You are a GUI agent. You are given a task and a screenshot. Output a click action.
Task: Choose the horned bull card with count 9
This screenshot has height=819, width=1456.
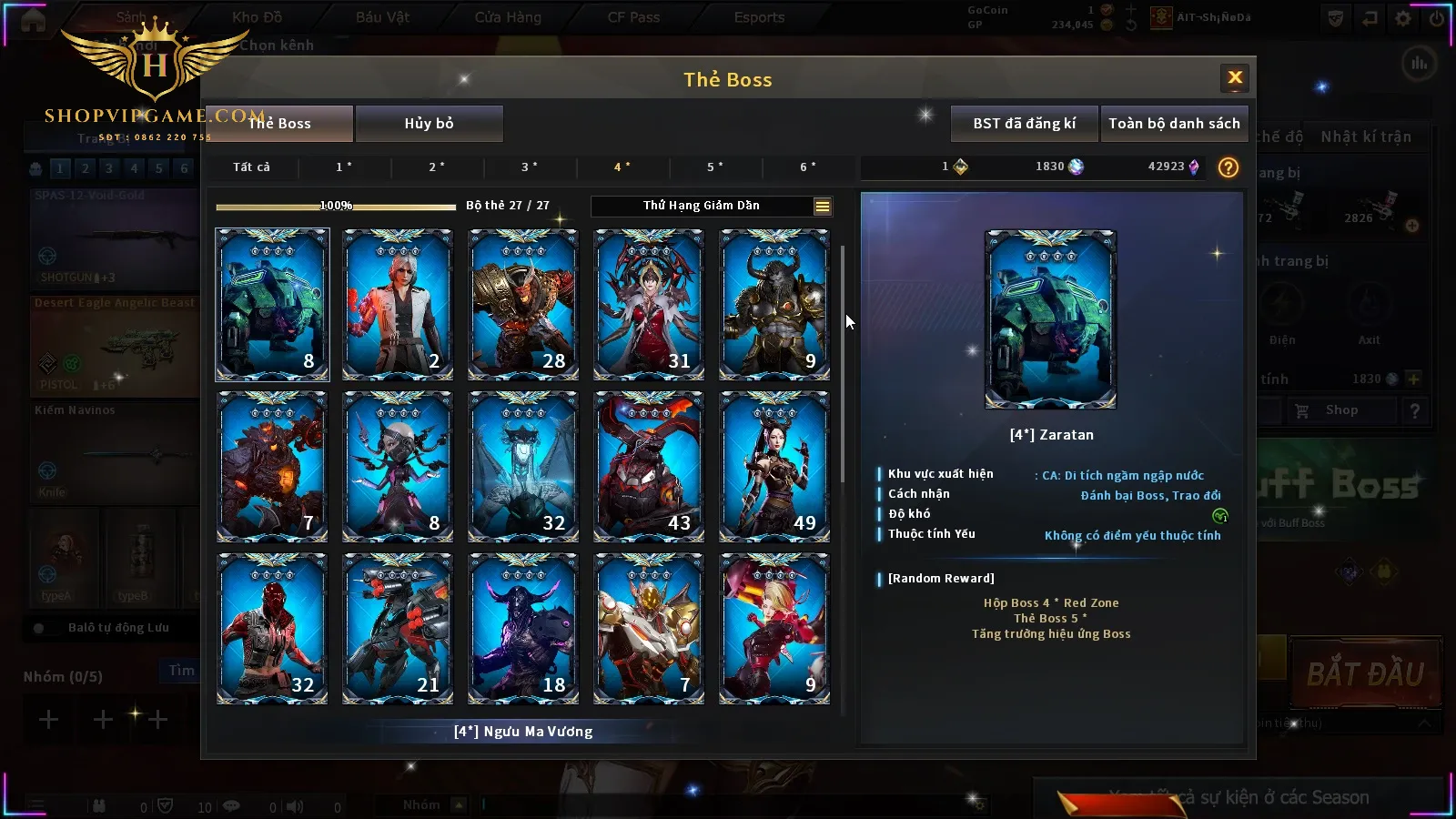coord(774,304)
